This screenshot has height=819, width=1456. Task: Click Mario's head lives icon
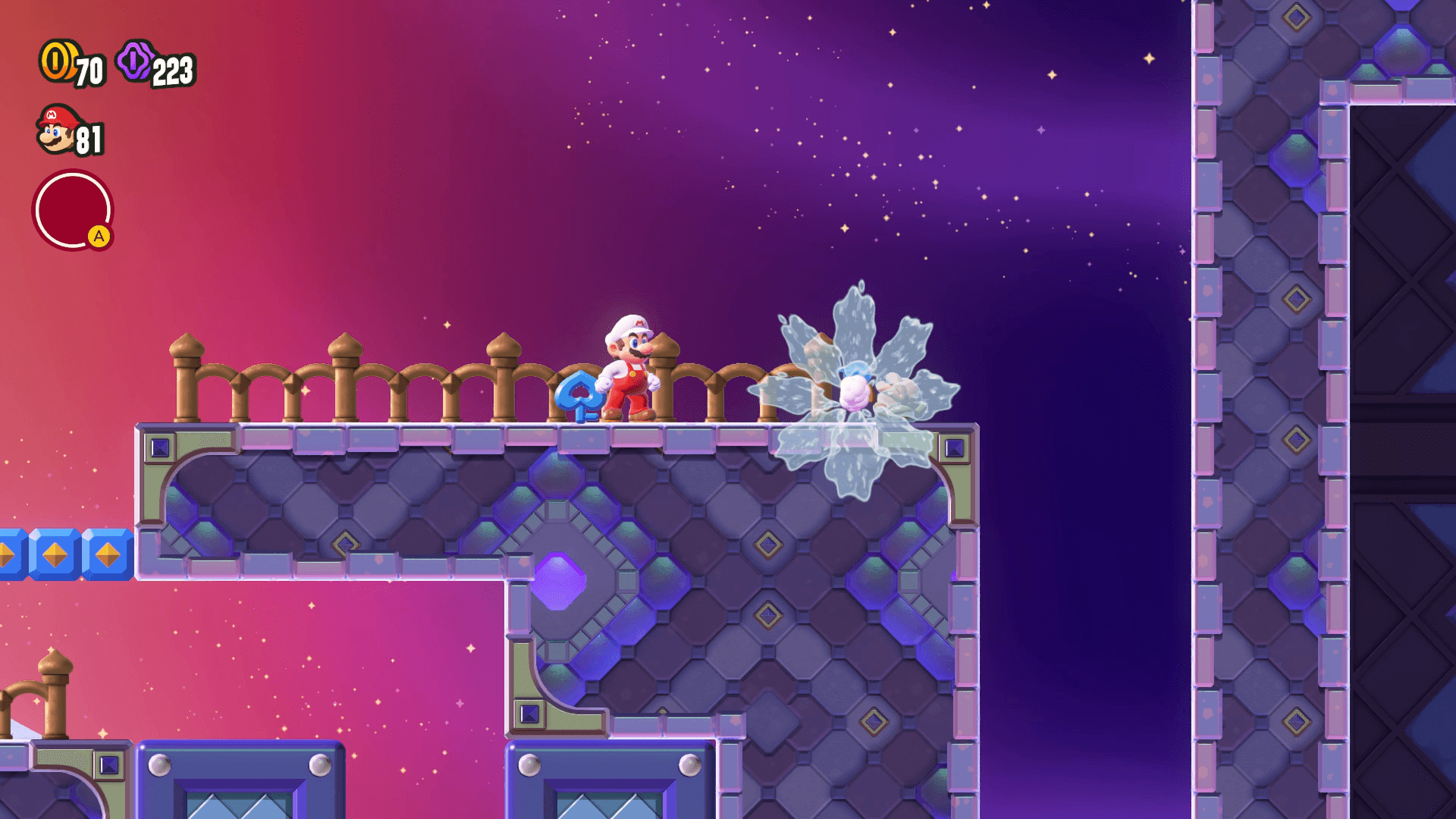coord(57,130)
